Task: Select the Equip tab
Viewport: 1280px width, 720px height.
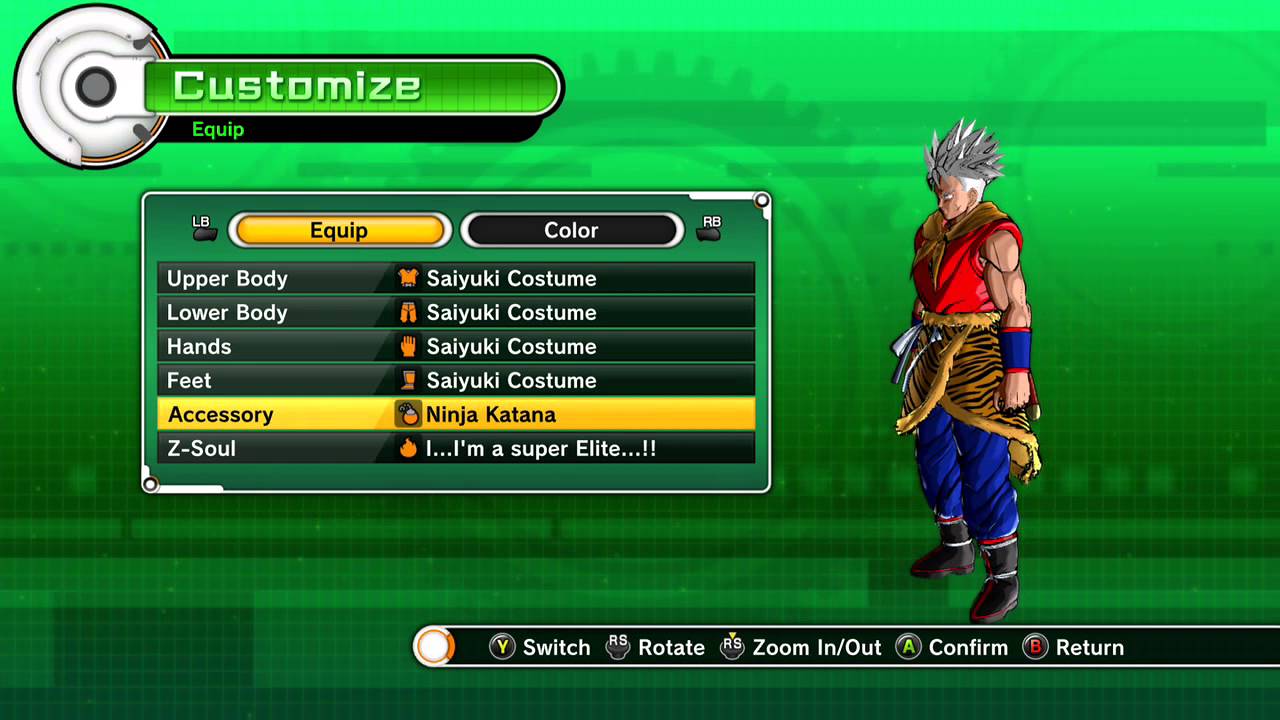Action: pos(339,230)
